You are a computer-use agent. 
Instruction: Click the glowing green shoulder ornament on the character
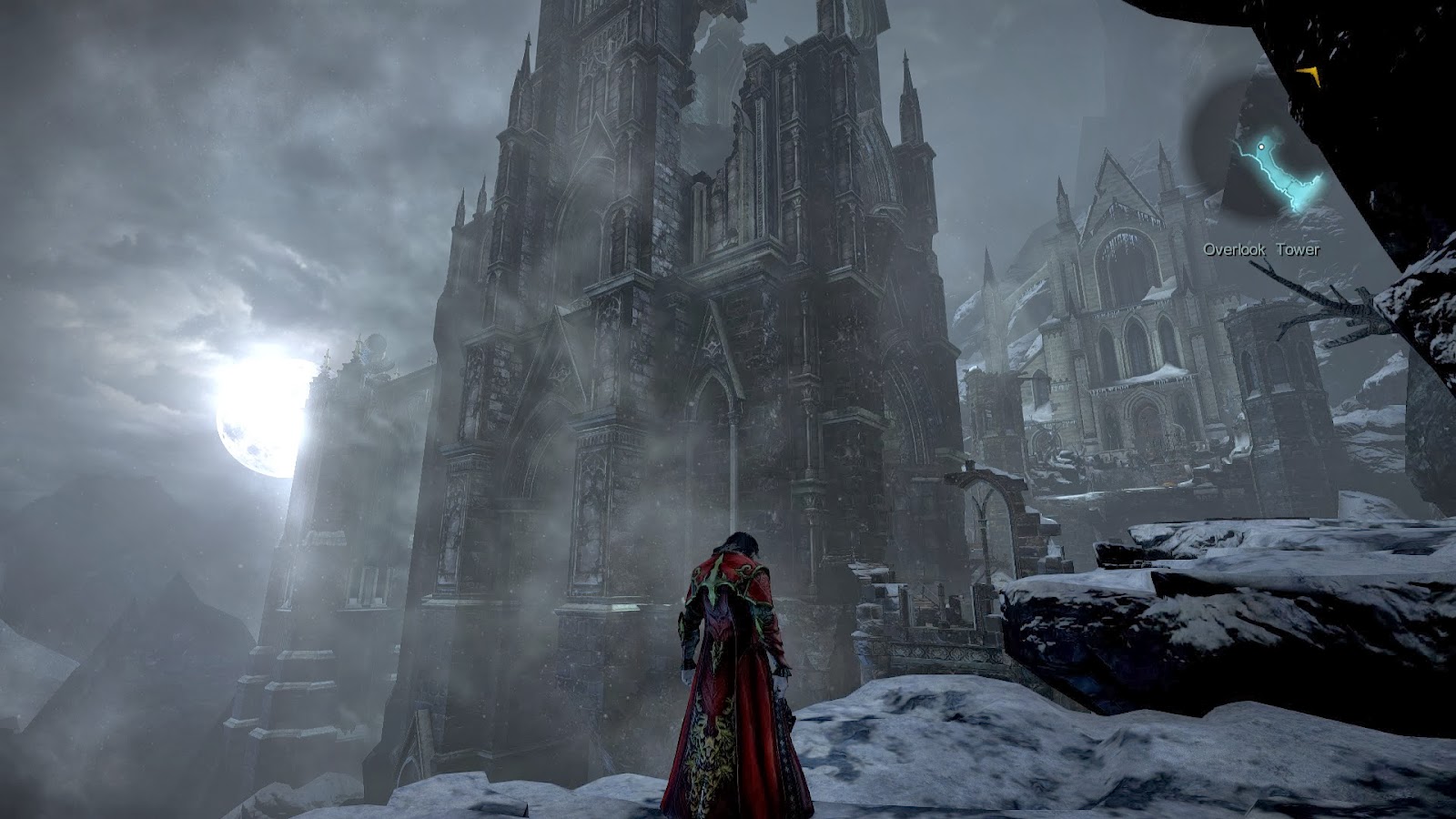click(712, 582)
